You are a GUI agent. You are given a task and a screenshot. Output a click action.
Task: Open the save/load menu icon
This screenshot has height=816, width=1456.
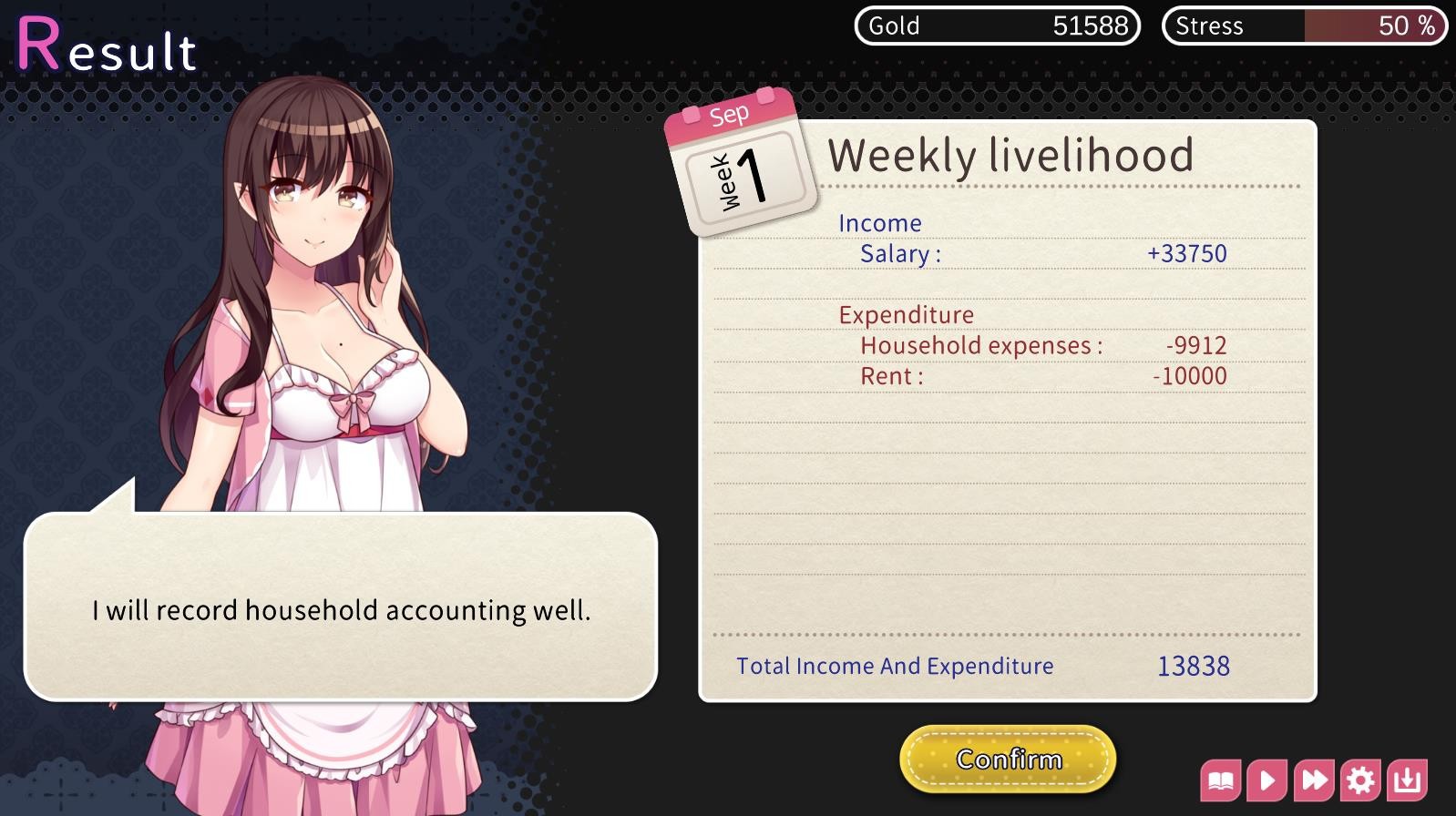pos(1407,780)
